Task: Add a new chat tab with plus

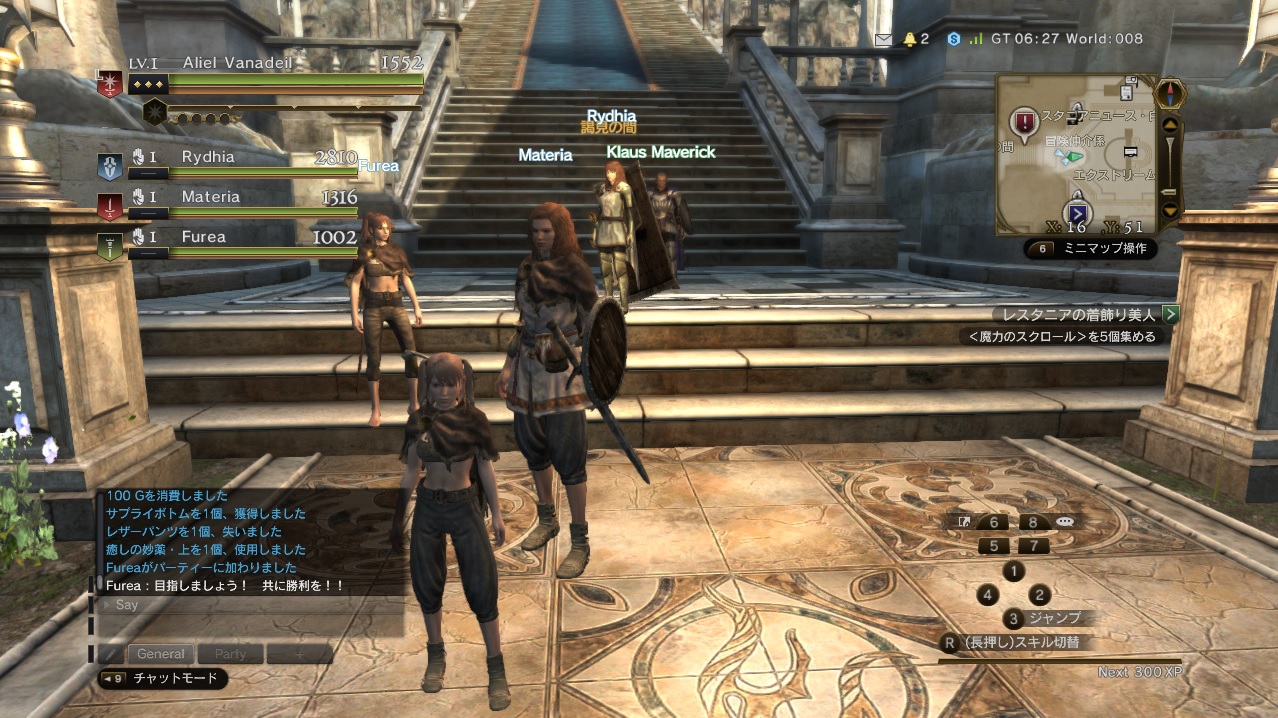Action: (x=299, y=654)
